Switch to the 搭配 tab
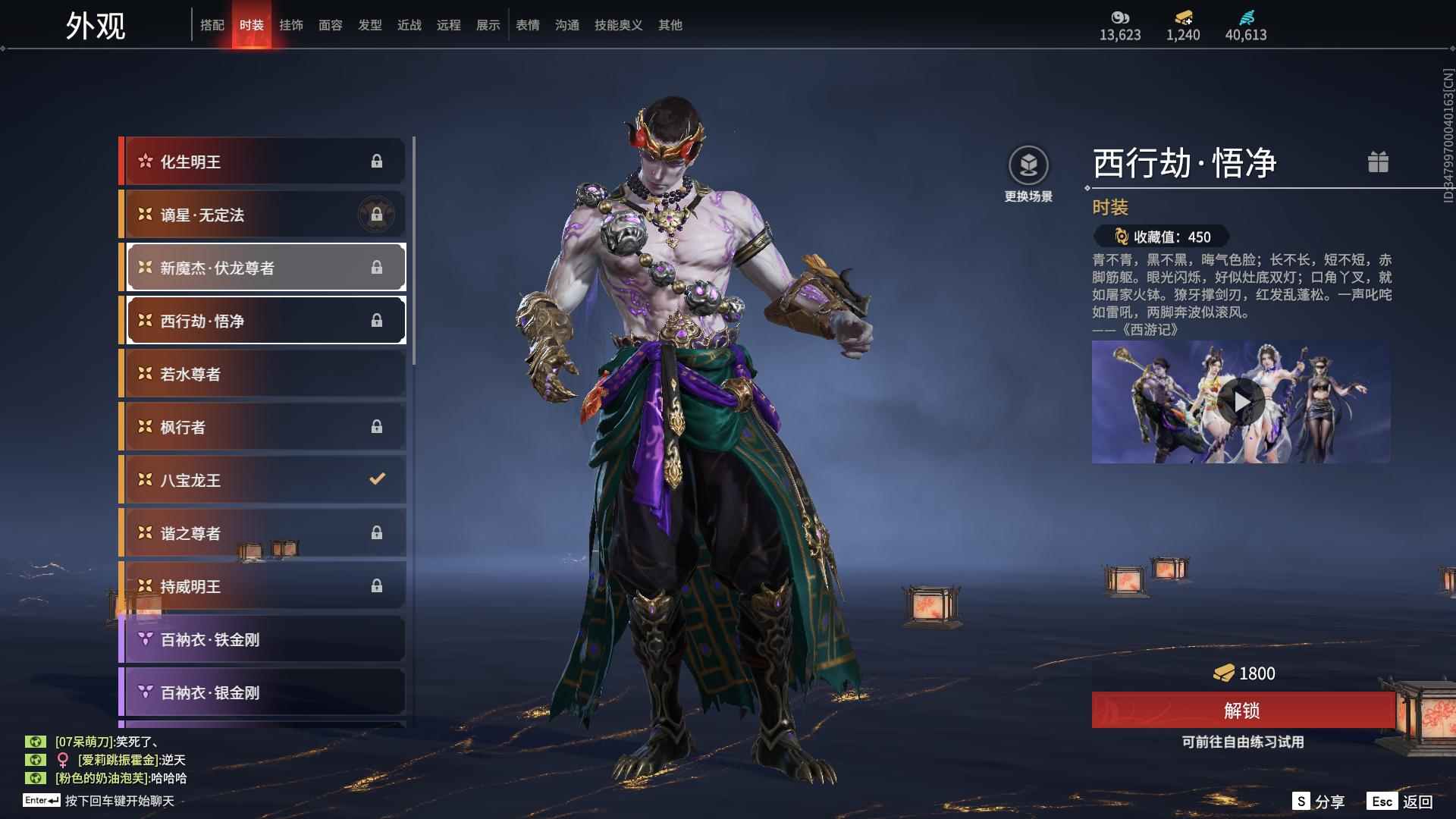This screenshot has width=1456, height=819. [x=212, y=25]
